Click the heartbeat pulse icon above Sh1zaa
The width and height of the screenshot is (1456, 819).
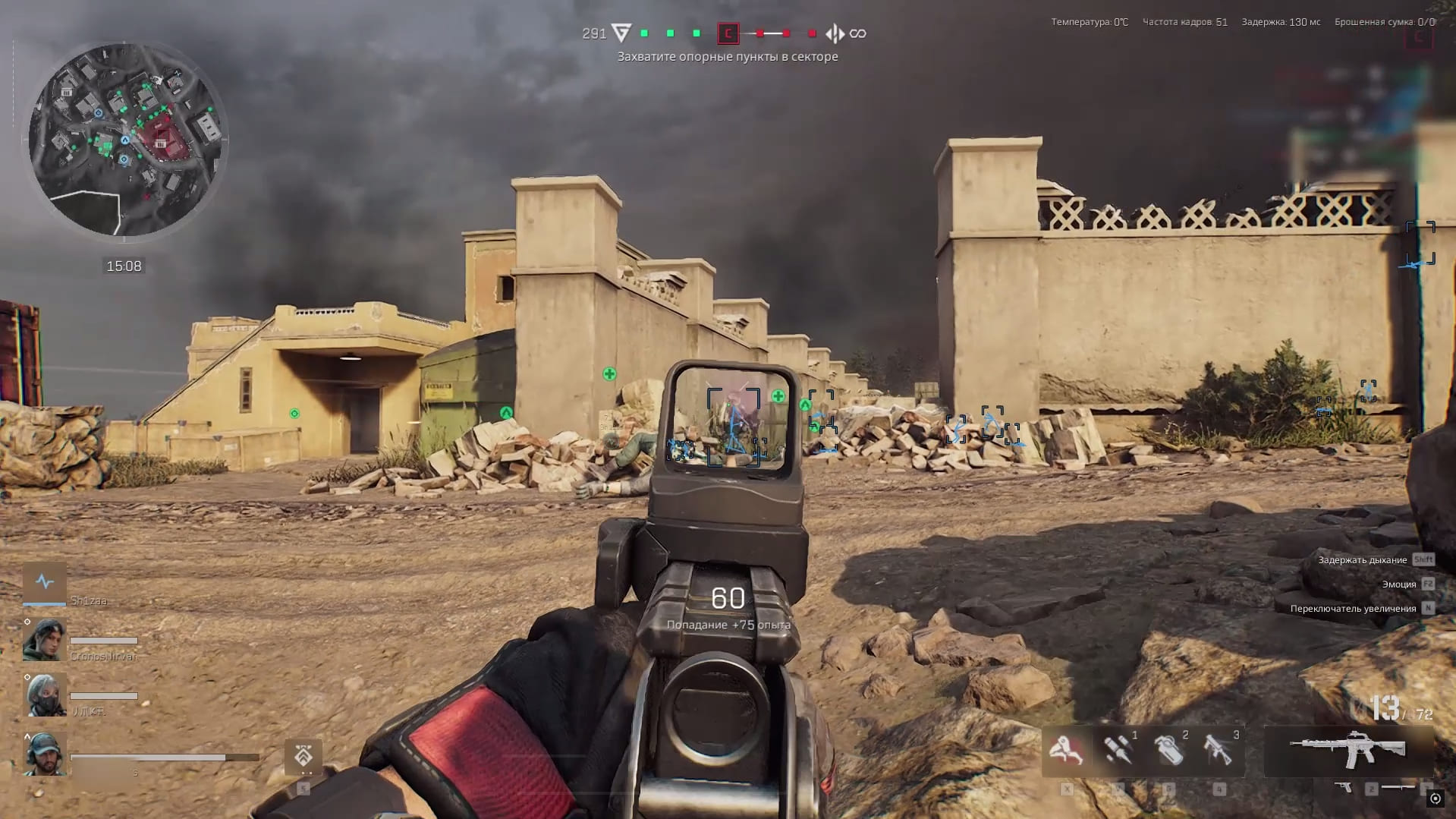point(45,582)
